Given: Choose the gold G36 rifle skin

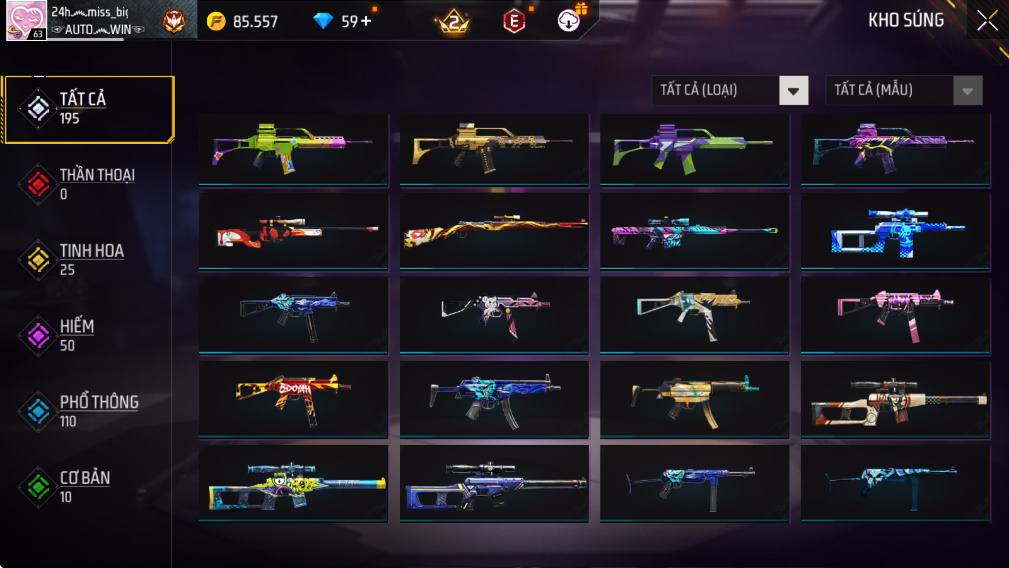Looking at the screenshot, I should [x=494, y=149].
